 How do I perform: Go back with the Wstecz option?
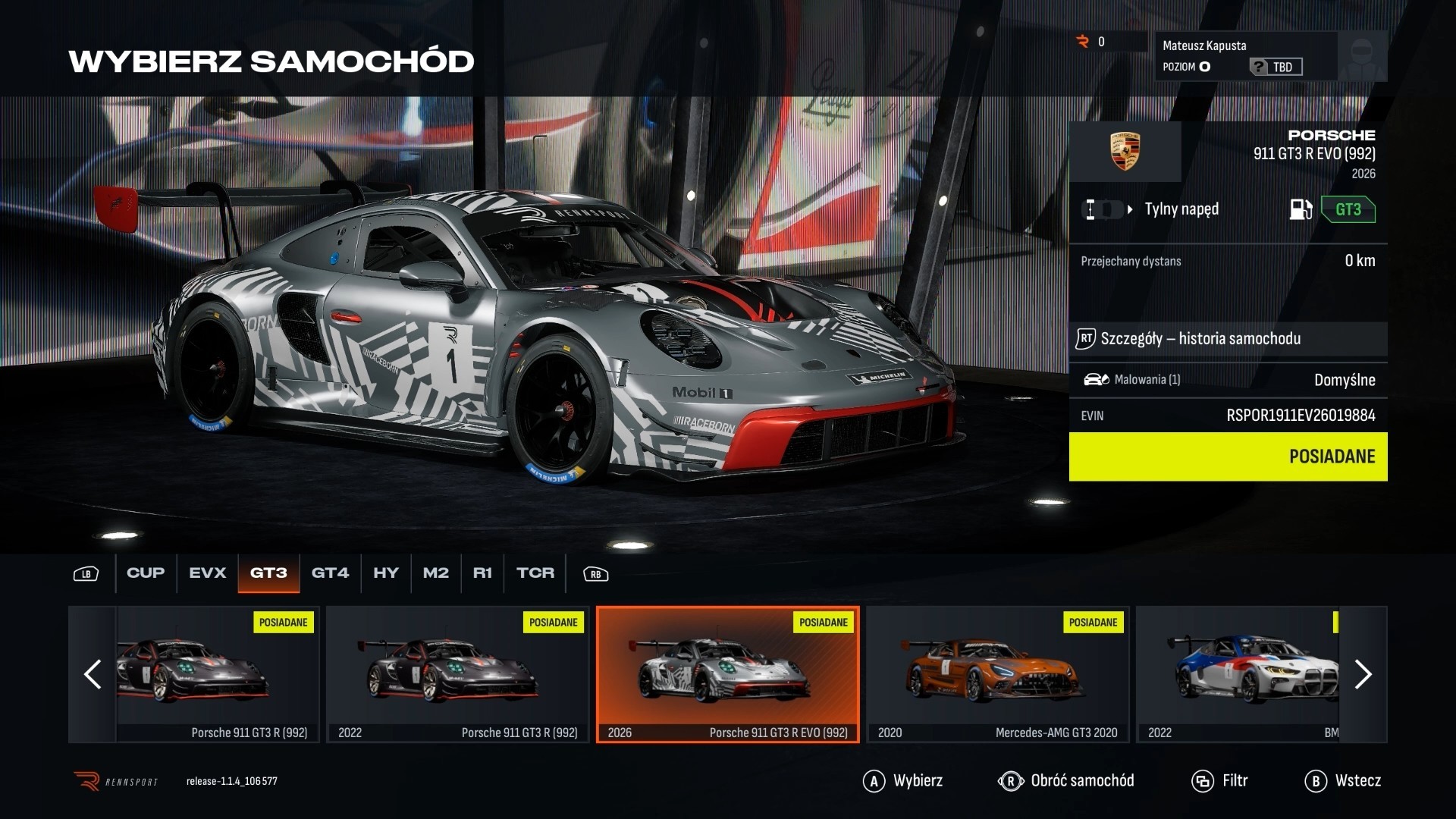tap(1343, 781)
